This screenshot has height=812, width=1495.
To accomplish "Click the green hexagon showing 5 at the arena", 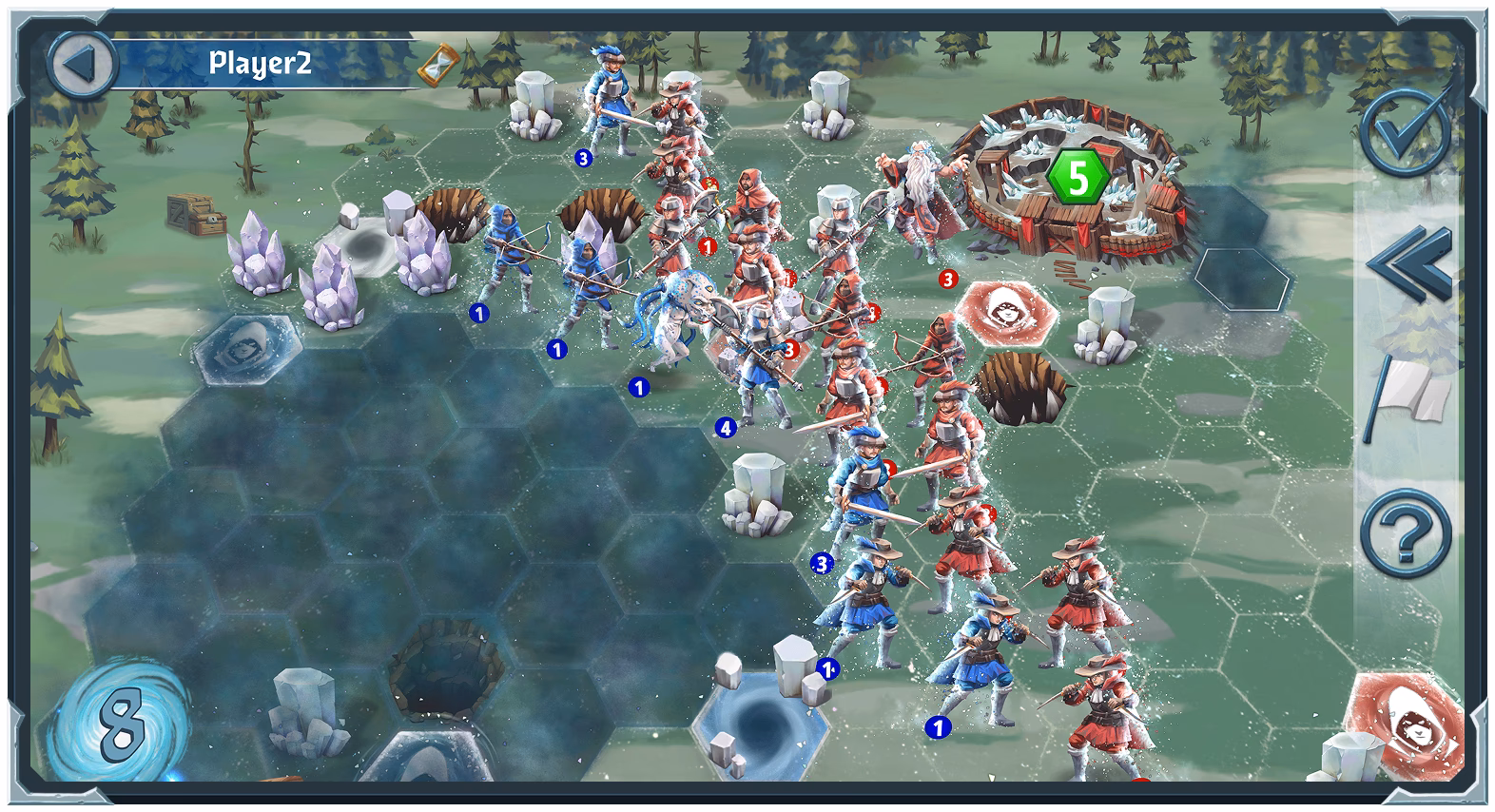I will pos(1078,177).
